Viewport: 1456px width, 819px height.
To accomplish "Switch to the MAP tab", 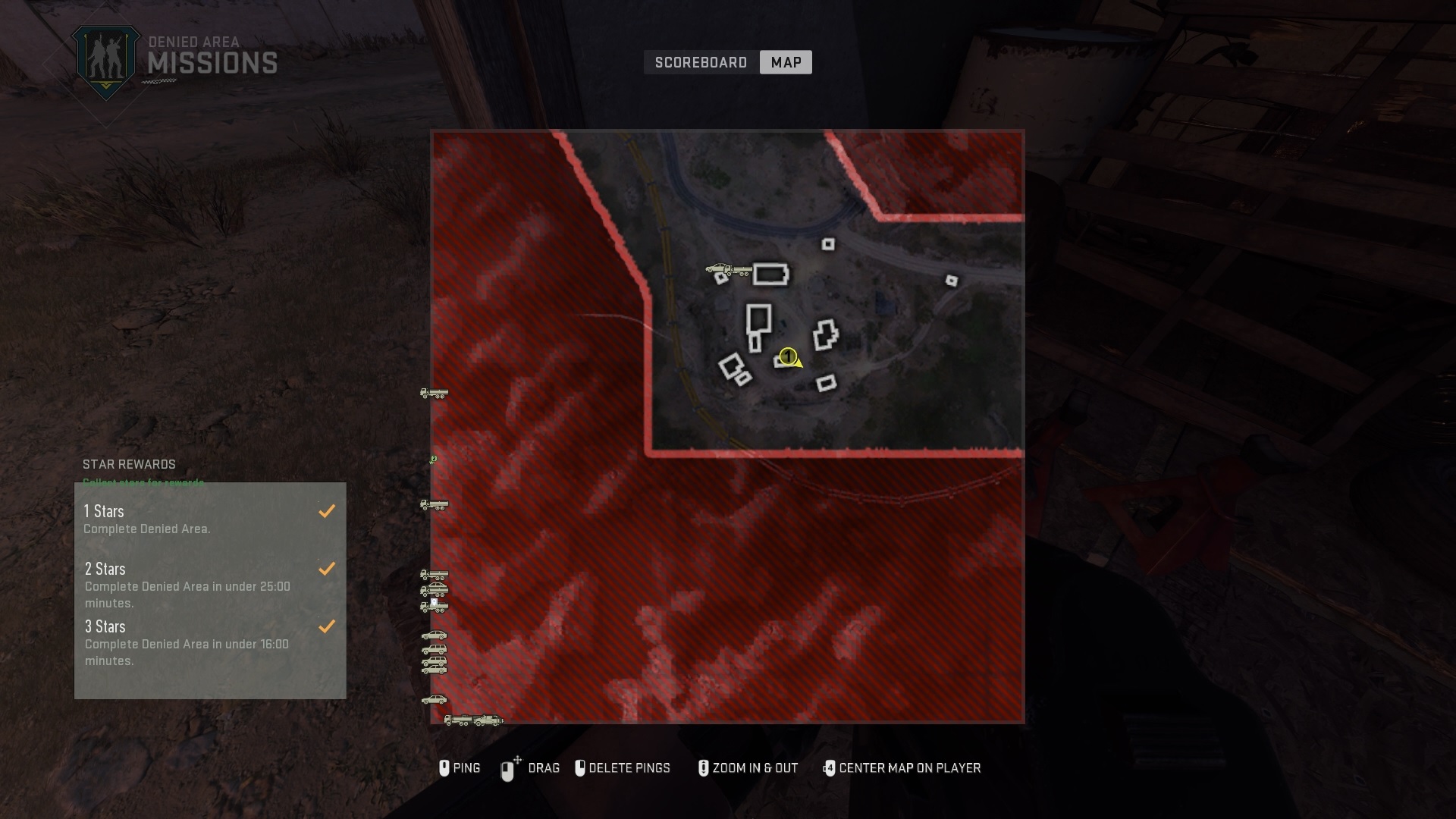I will [x=786, y=62].
